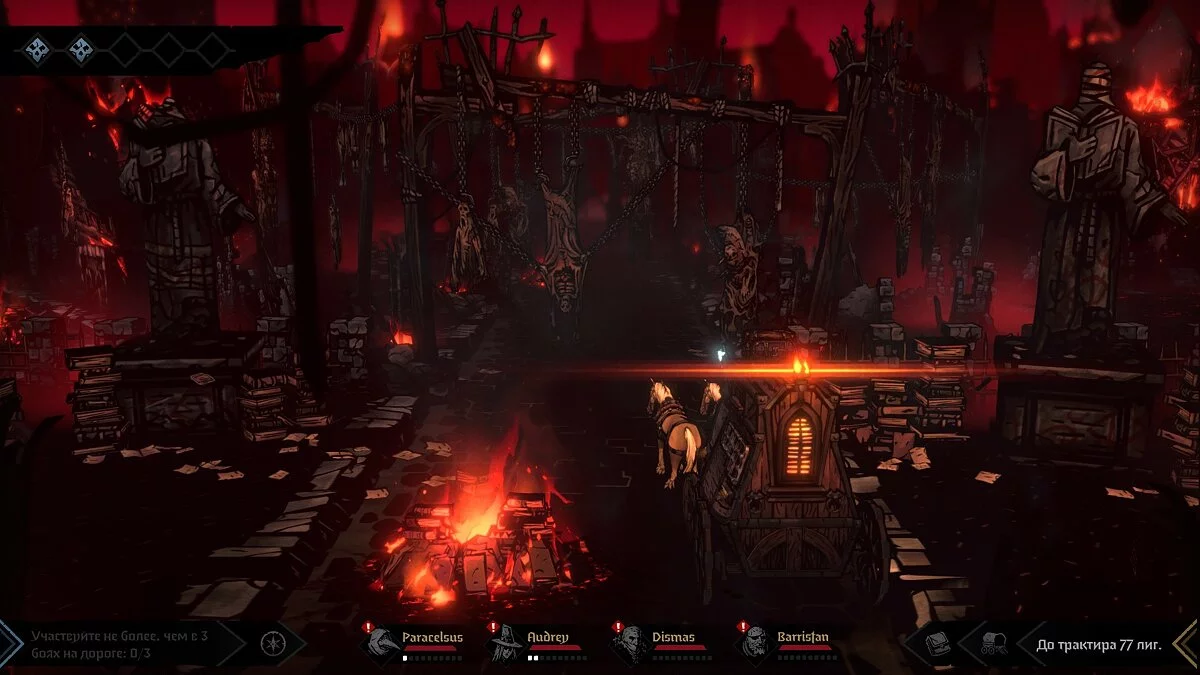Click the road battles objective tracker
This screenshot has height=675, width=1200.
tap(119, 643)
